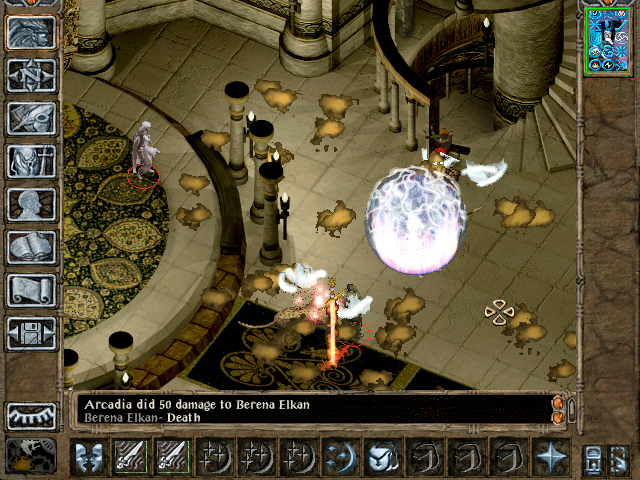Select the shield-shaped action slot

tap(383, 456)
